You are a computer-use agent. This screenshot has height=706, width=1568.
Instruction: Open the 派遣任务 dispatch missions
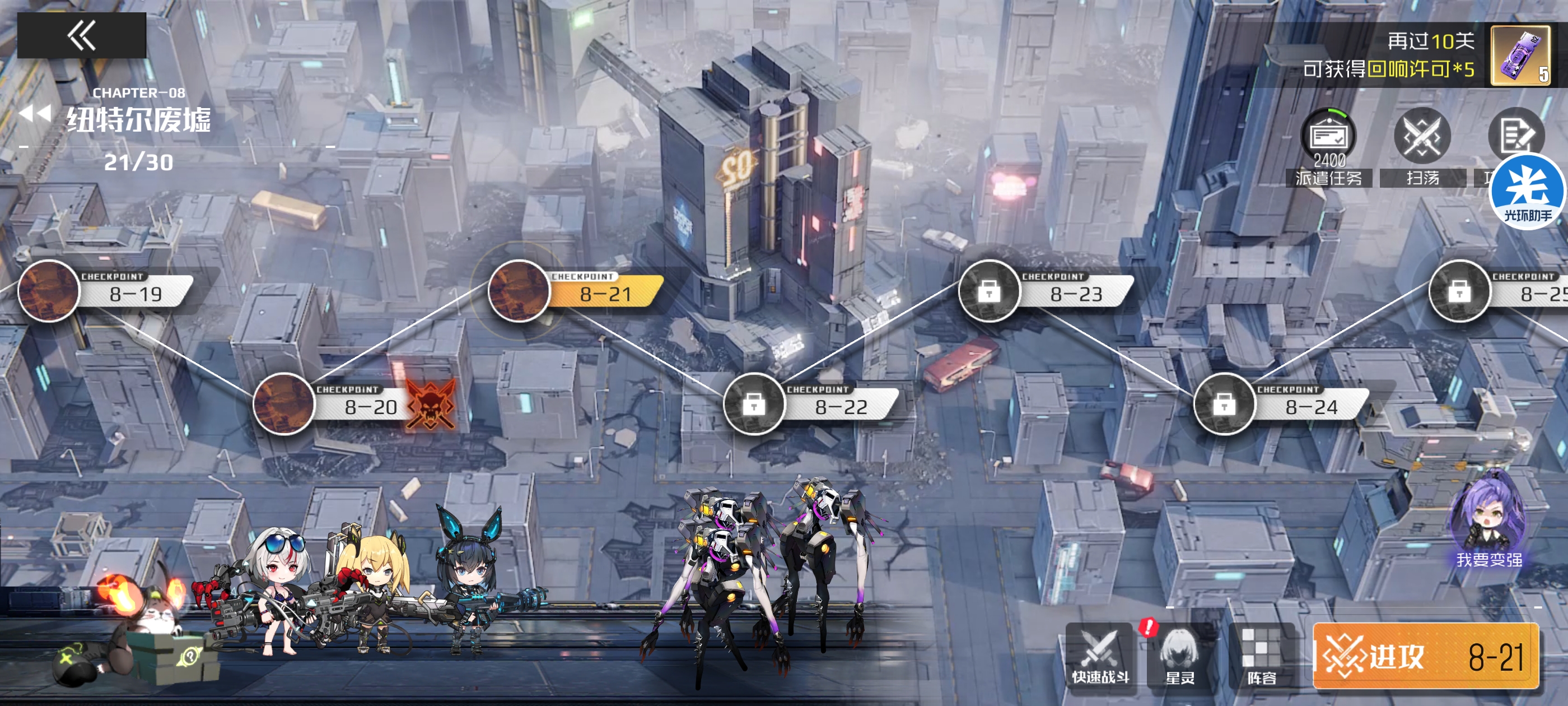(1328, 147)
